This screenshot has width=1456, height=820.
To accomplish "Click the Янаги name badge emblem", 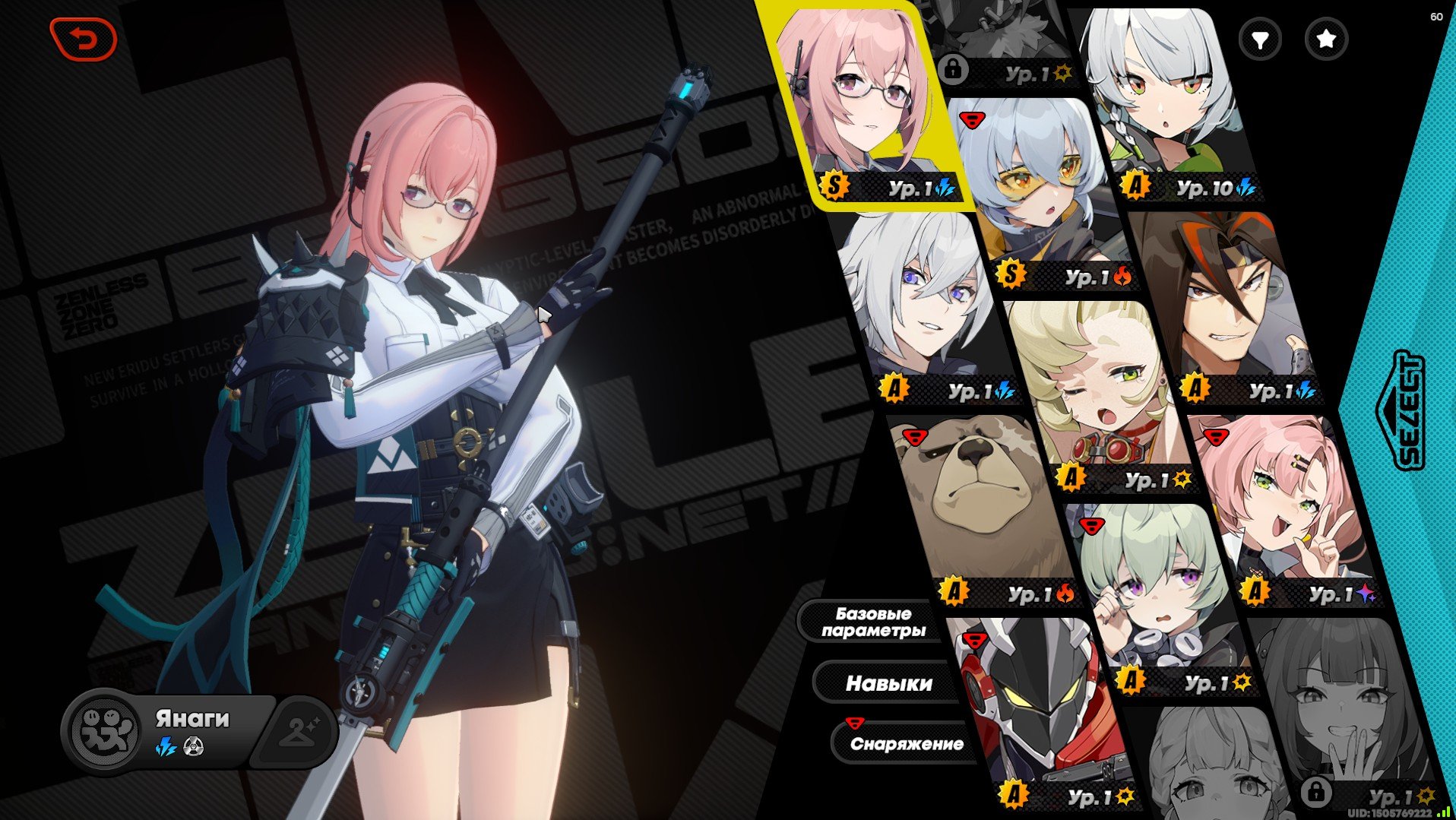I will (x=104, y=731).
